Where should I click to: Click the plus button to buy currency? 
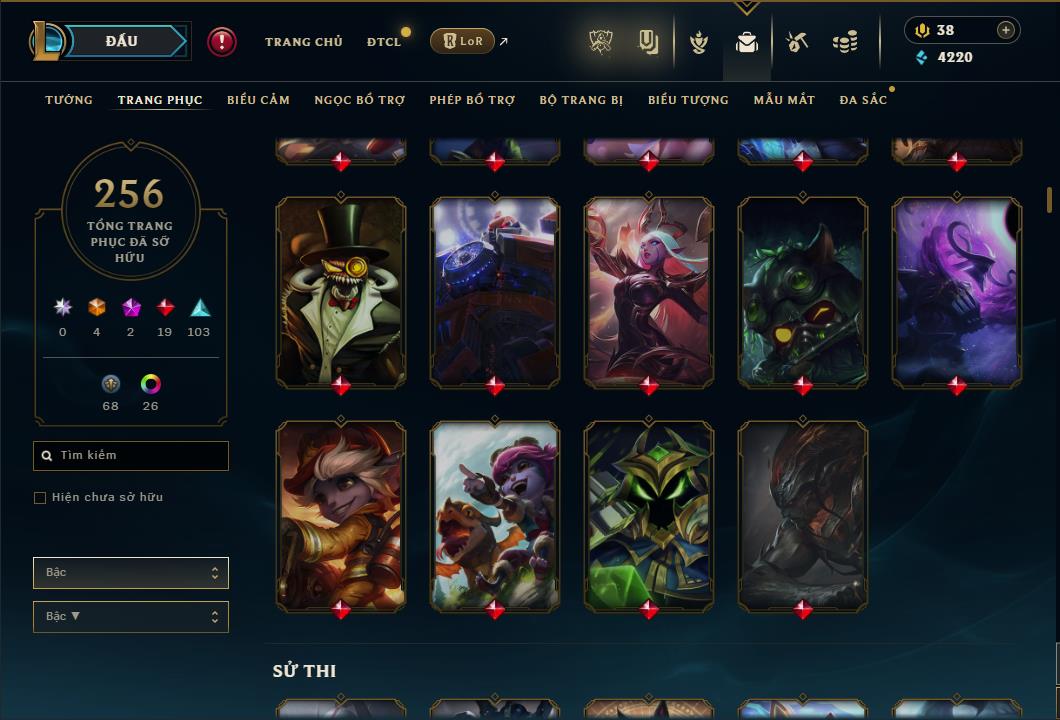[x=1006, y=30]
